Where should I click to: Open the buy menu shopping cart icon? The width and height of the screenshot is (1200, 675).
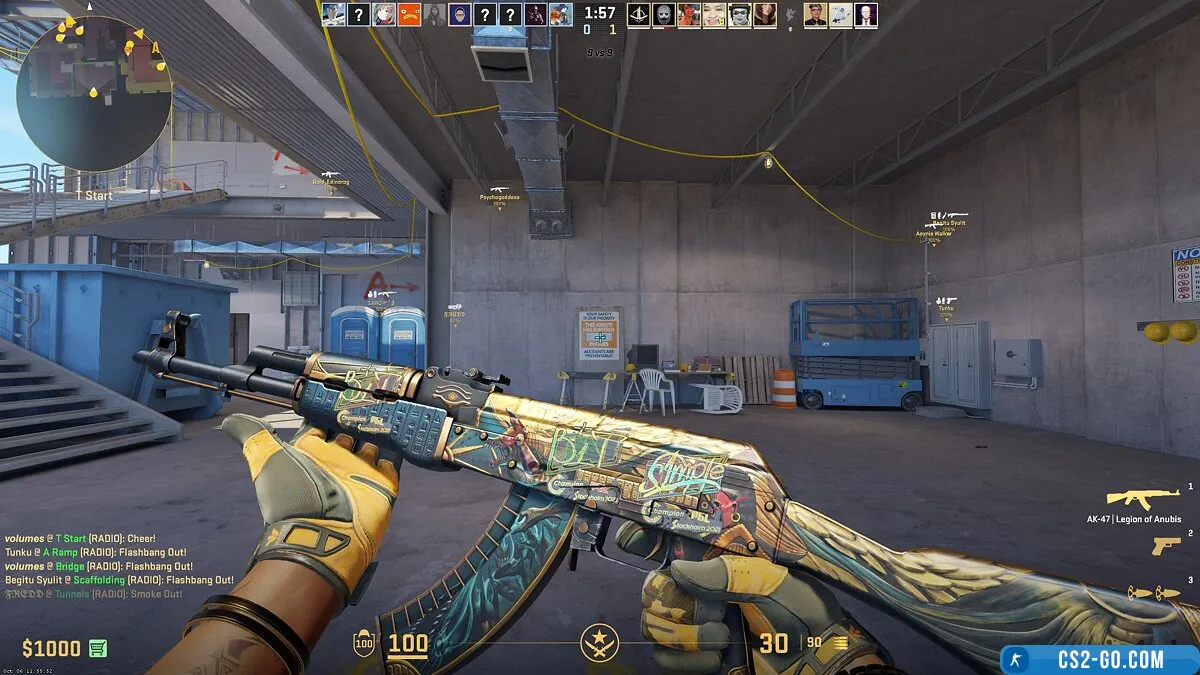(x=97, y=648)
